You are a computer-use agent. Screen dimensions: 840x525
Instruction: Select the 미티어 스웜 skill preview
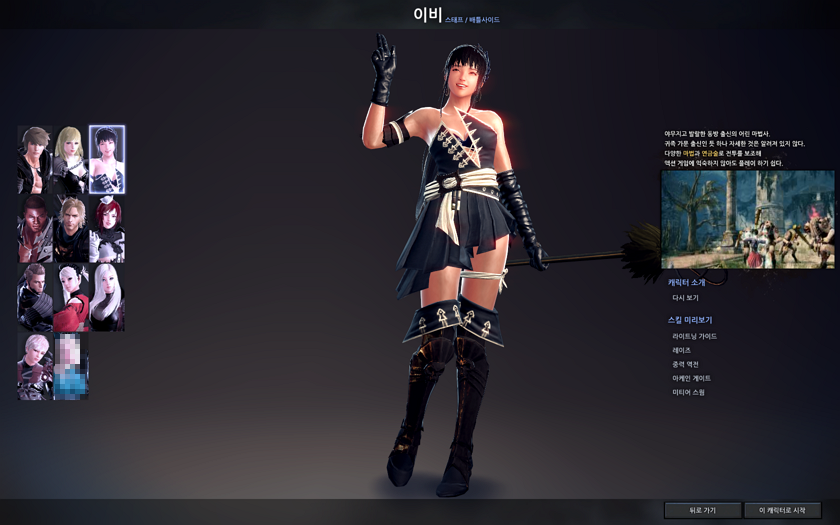tap(688, 392)
